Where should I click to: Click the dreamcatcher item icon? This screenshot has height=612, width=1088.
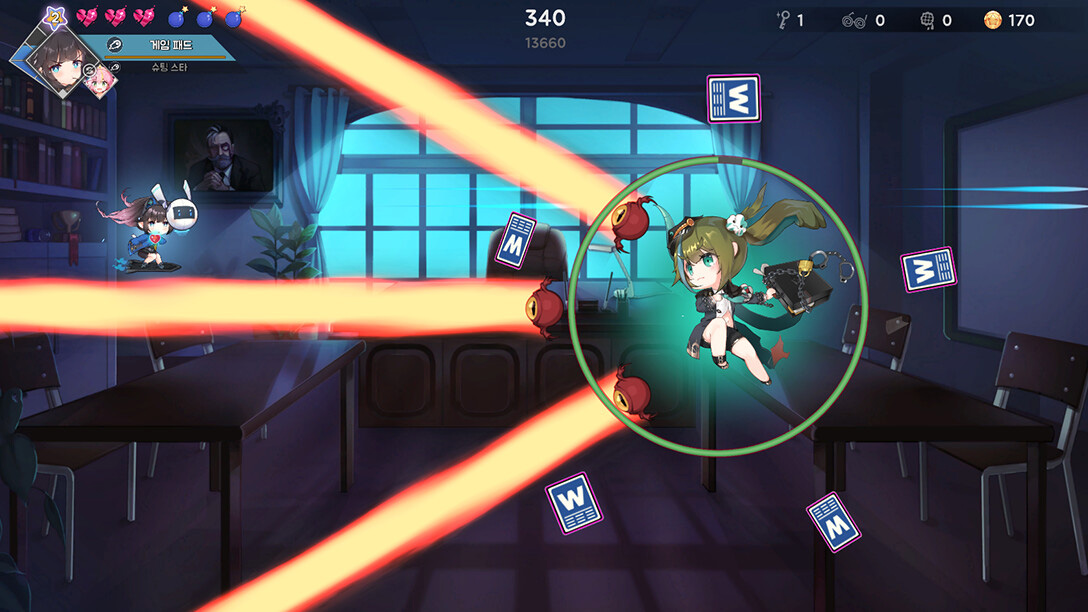point(925,20)
